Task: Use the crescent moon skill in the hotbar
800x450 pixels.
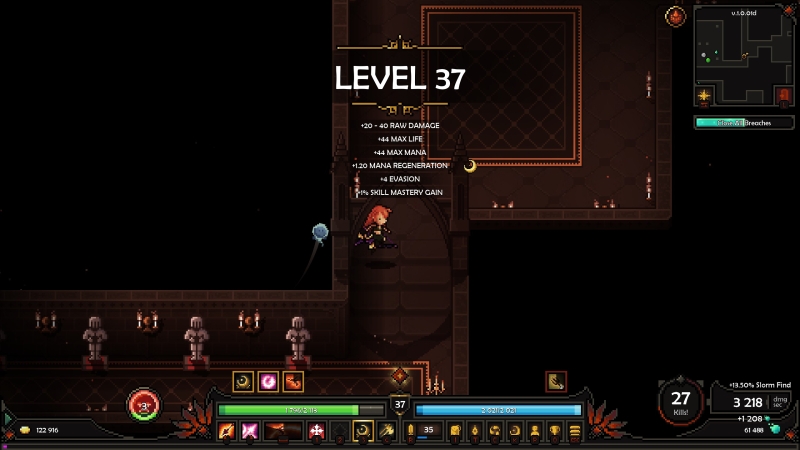Action: coord(364,431)
